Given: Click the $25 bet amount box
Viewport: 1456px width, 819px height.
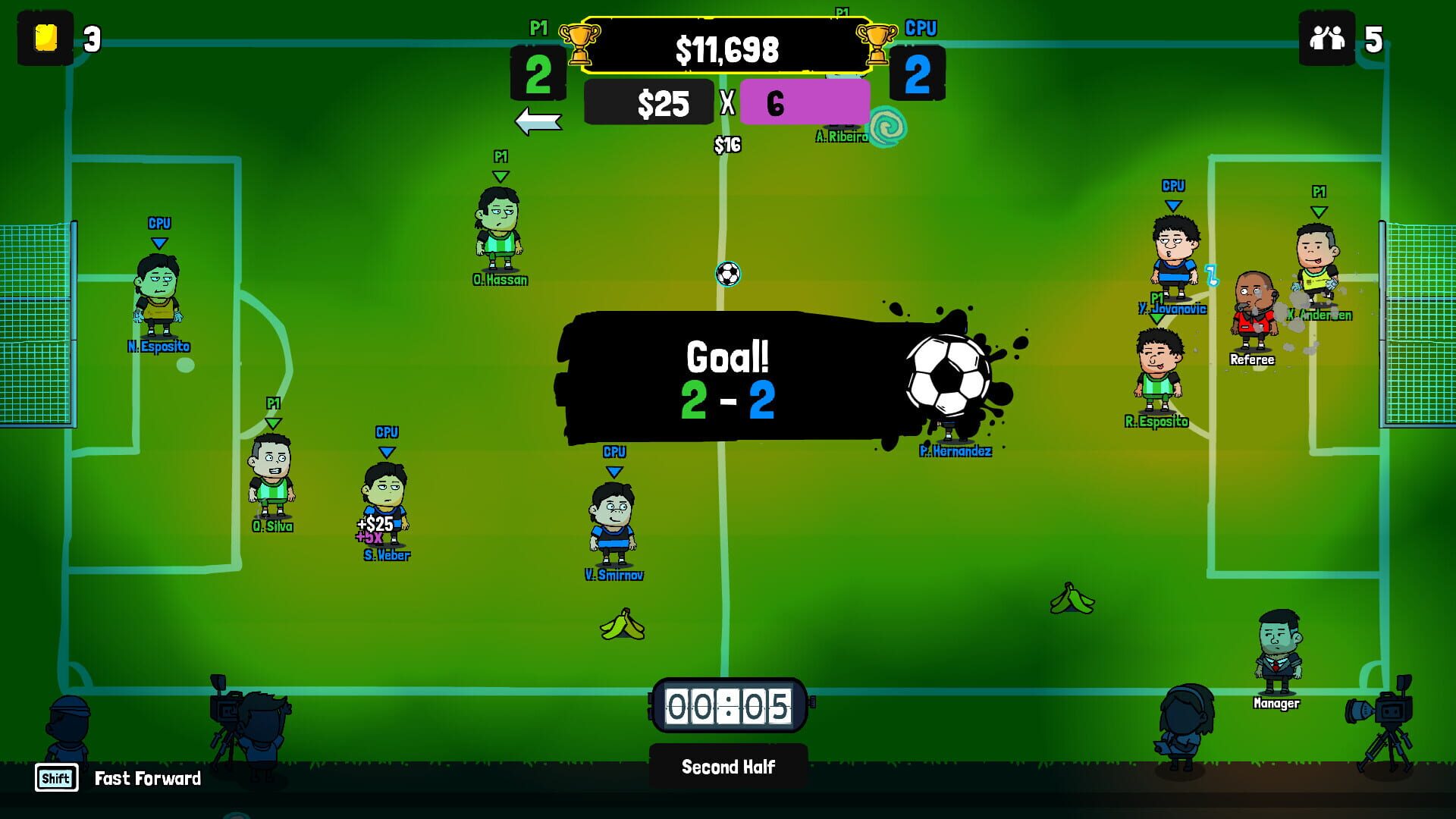Looking at the screenshot, I should coord(649,102).
